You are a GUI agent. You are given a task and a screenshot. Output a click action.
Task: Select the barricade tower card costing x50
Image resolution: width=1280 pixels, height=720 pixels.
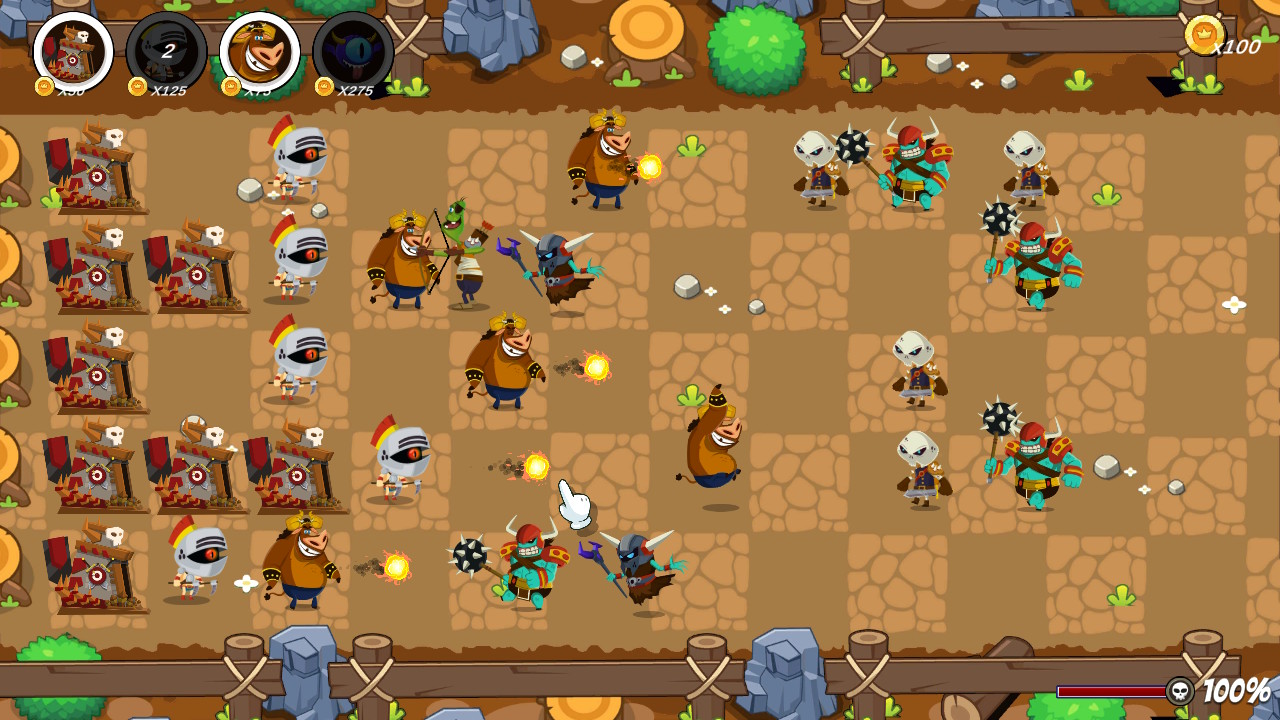tap(70, 52)
